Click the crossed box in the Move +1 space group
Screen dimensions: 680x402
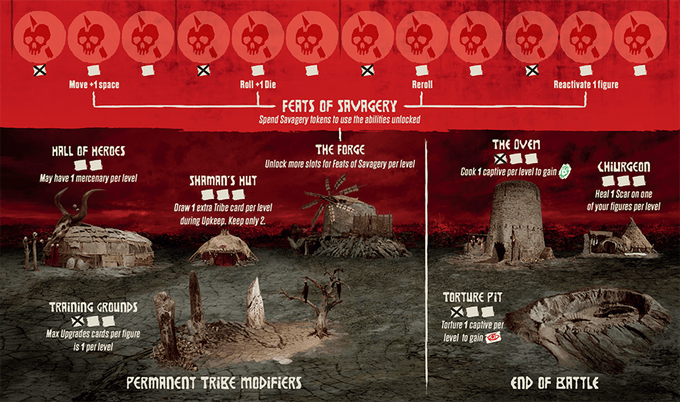tap(39, 70)
